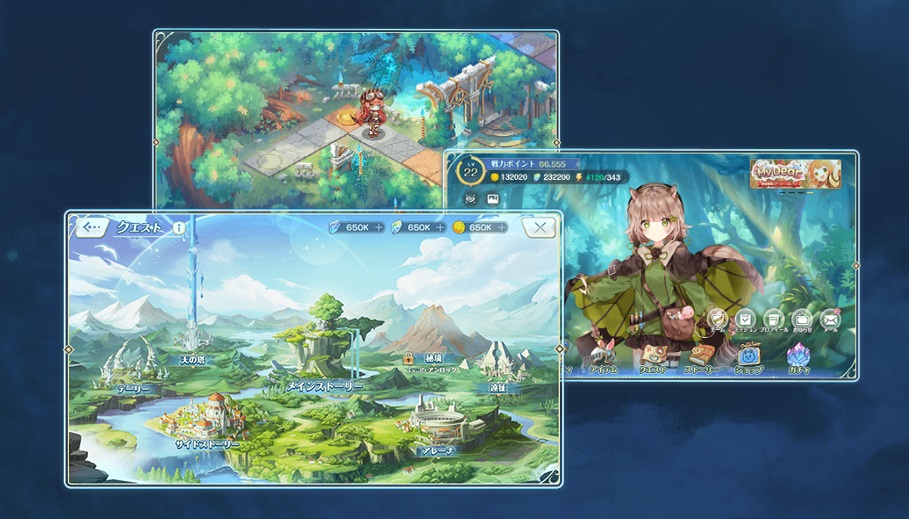The image size is (909, 519).
Task: Add gold coins with the plus button
Action: click(502, 228)
